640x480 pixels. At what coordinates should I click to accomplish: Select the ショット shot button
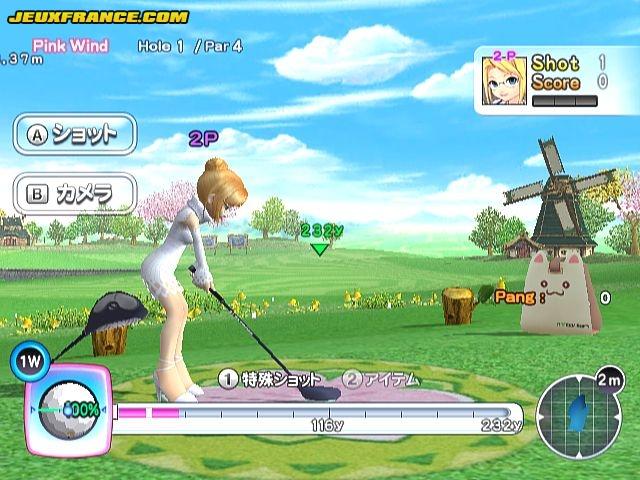point(74,134)
